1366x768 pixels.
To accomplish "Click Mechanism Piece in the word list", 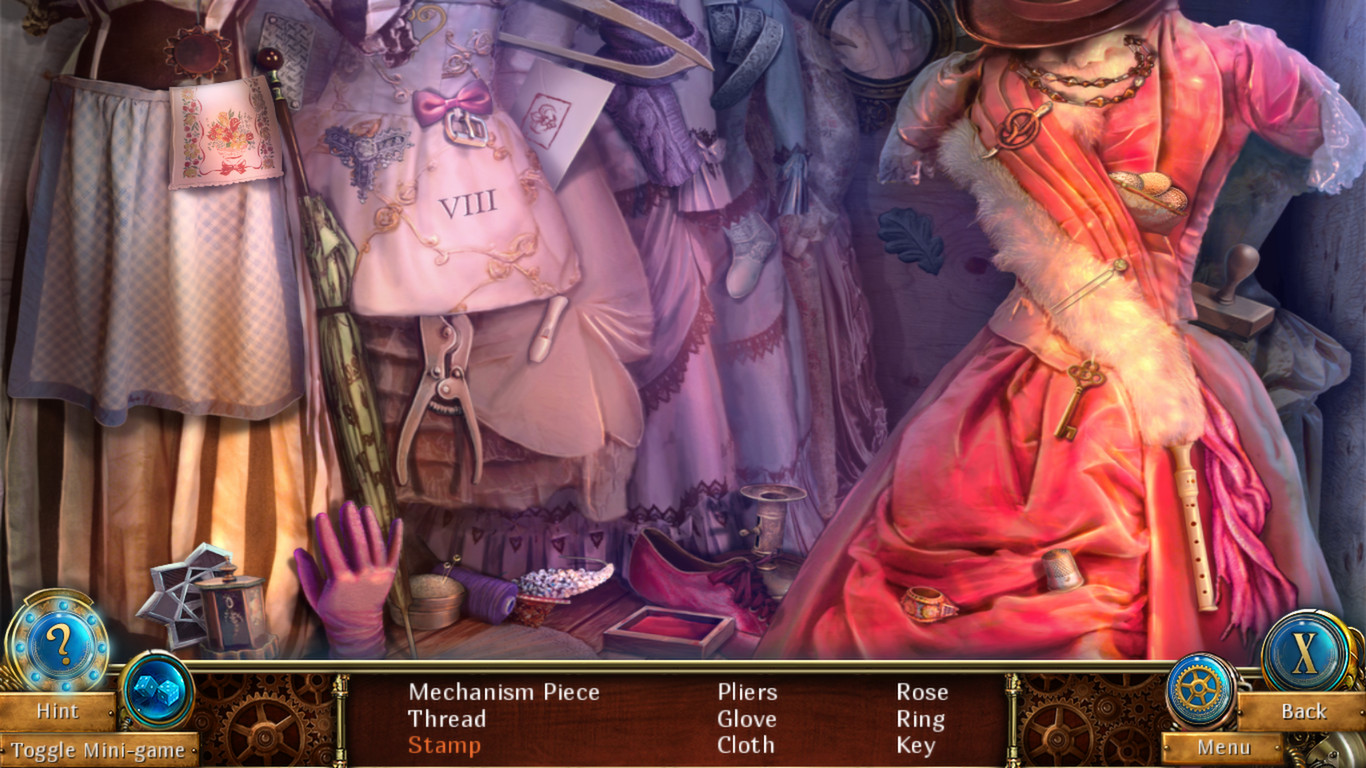I will click(506, 691).
